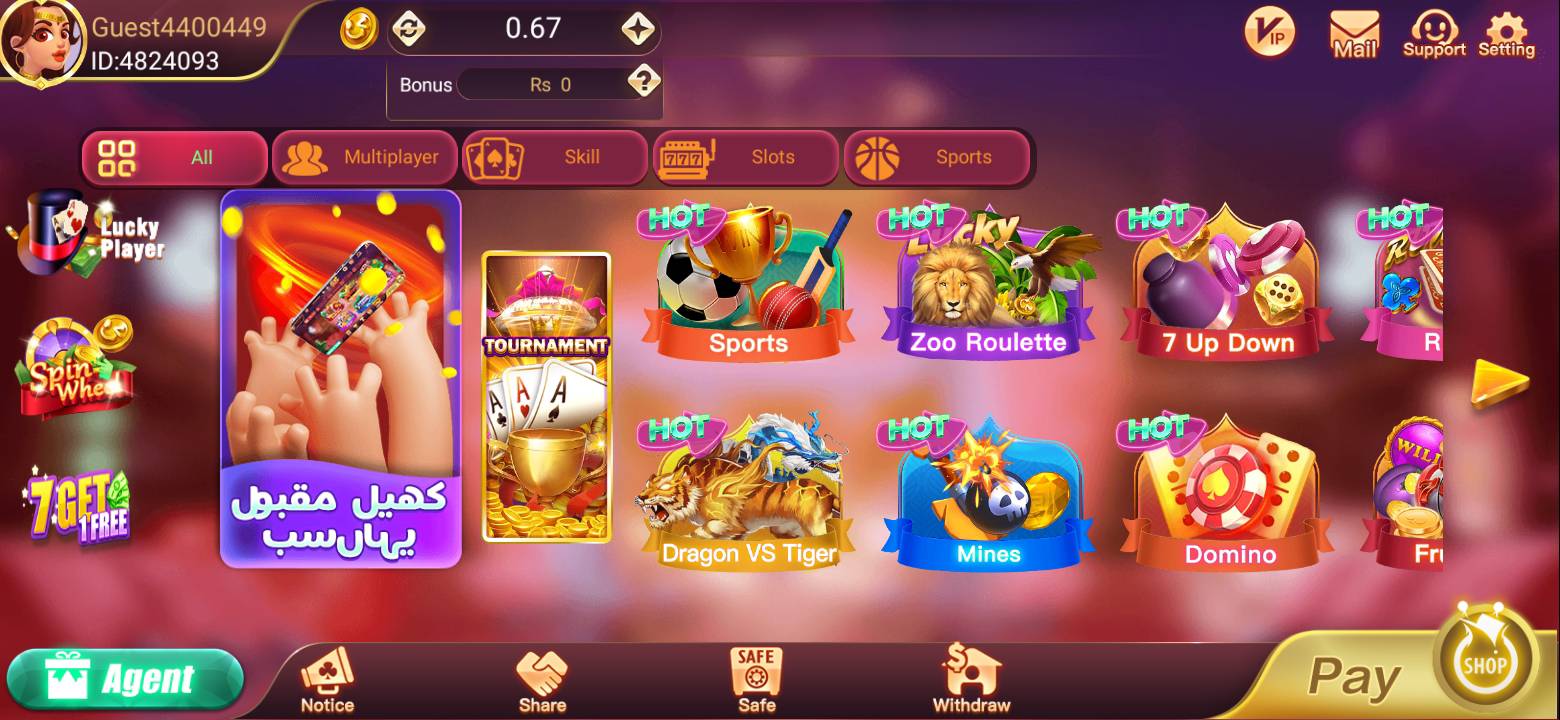Open the Withdraw screen
Viewport: 1560px width, 720px height.
pyautogui.click(x=968, y=678)
